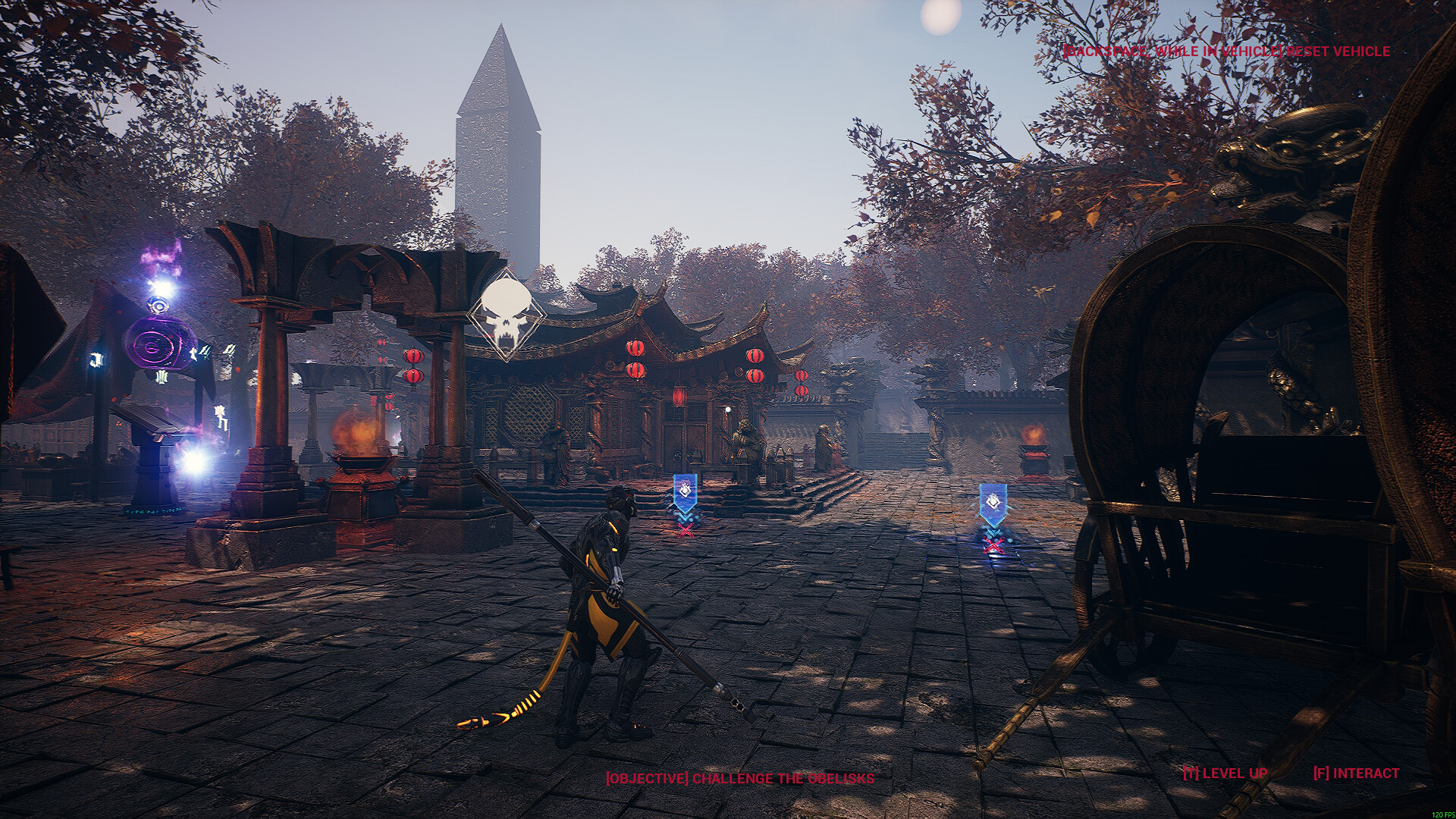Click the white skull diamond waypoint marker

pos(506,314)
